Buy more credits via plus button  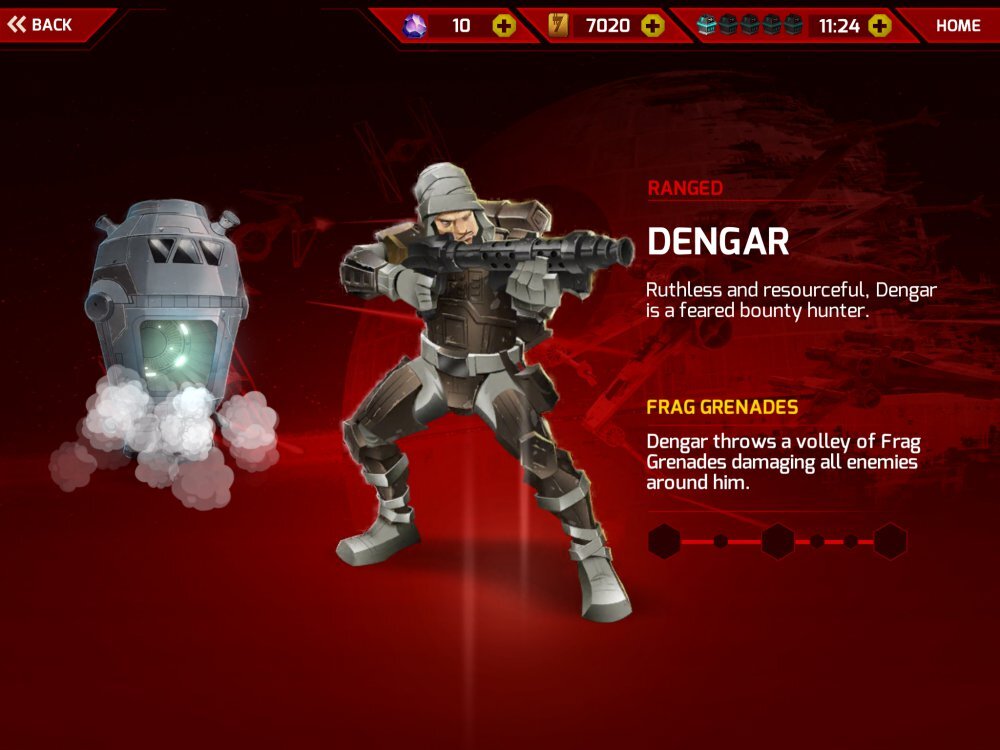pyautogui.click(x=652, y=26)
